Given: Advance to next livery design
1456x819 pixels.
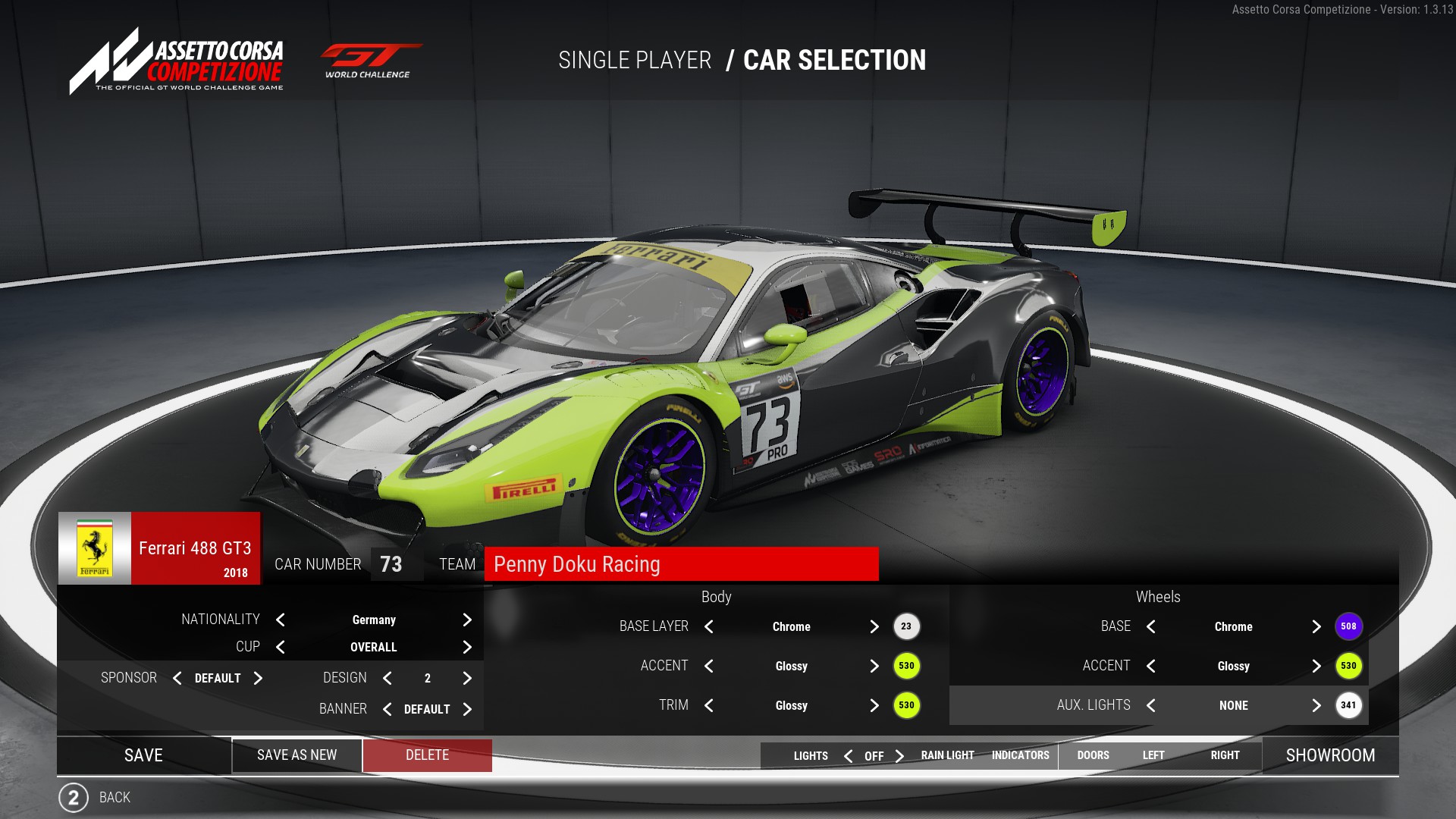Looking at the screenshot, I should click(467, 678).
